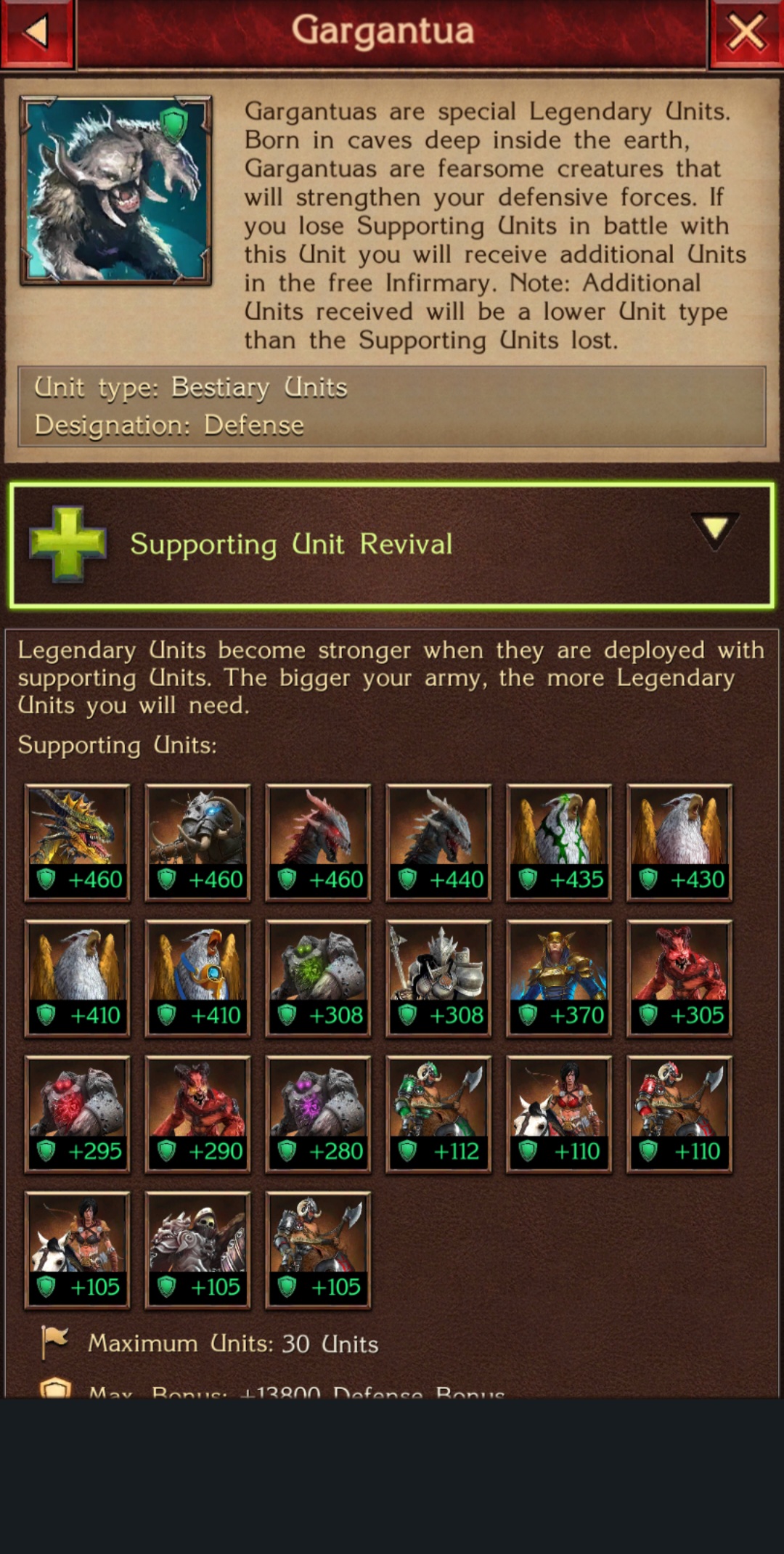
Task: Select the griffin wearing a blue amulet
Action: pyautogui.click(x=198, y=977)
